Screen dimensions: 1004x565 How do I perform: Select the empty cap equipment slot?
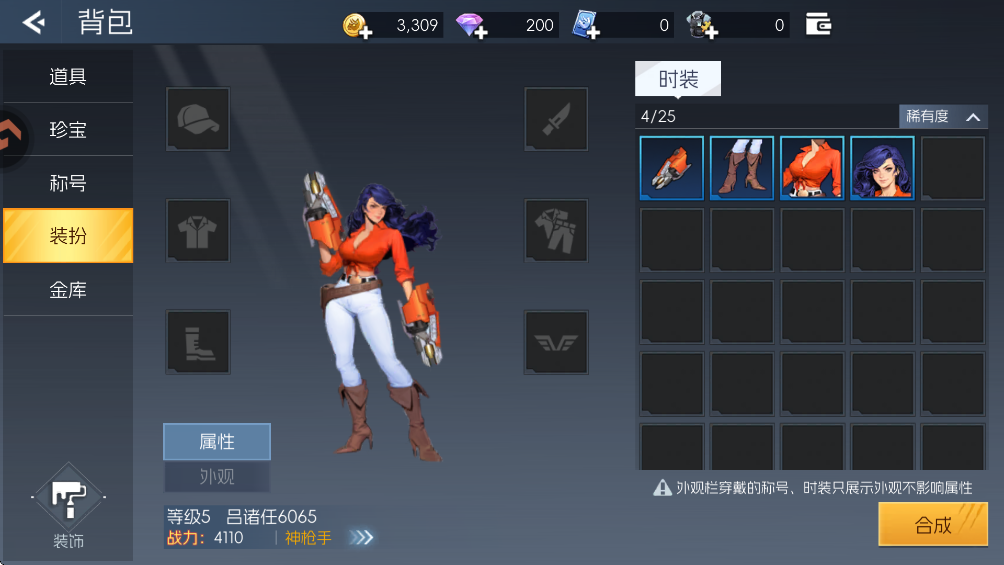click(198, 120)
